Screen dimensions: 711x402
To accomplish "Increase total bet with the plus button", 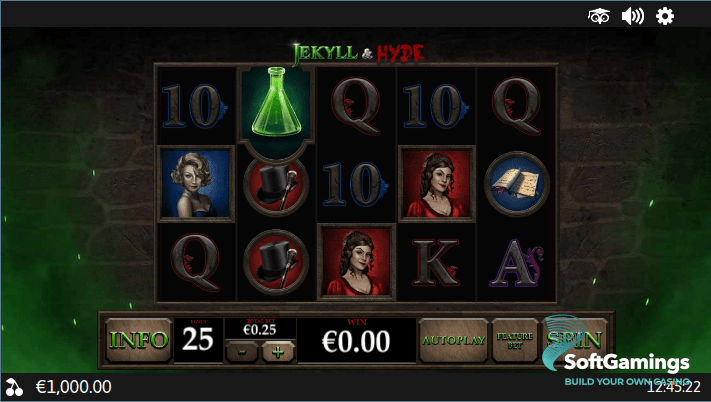I will tap(277, 351).
